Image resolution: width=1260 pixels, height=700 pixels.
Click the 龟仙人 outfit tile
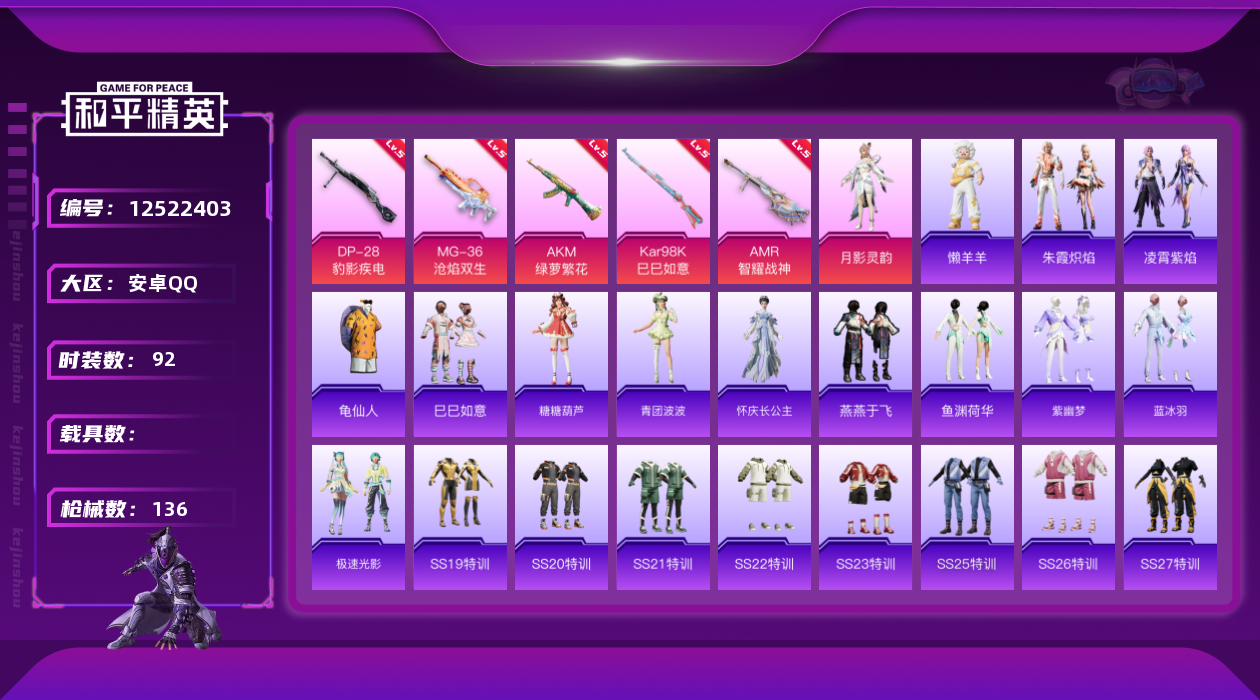coord(358,364)
